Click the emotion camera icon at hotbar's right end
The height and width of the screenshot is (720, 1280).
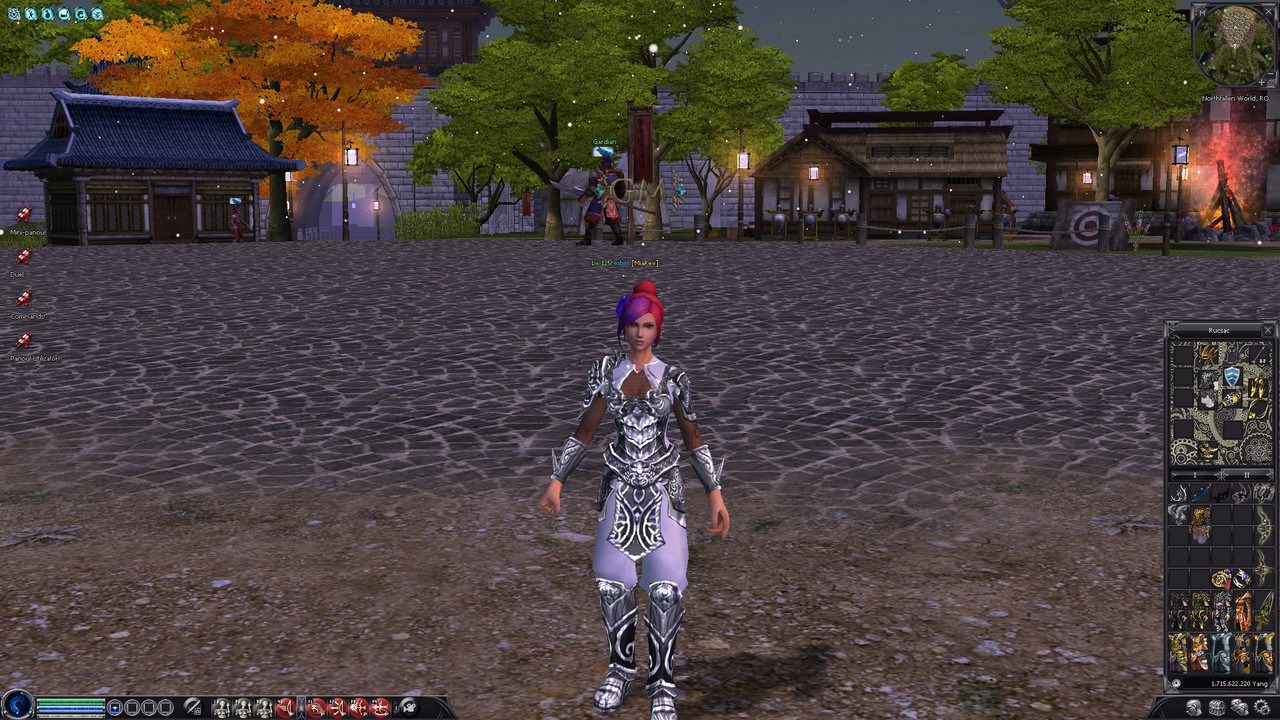point(410,706)
